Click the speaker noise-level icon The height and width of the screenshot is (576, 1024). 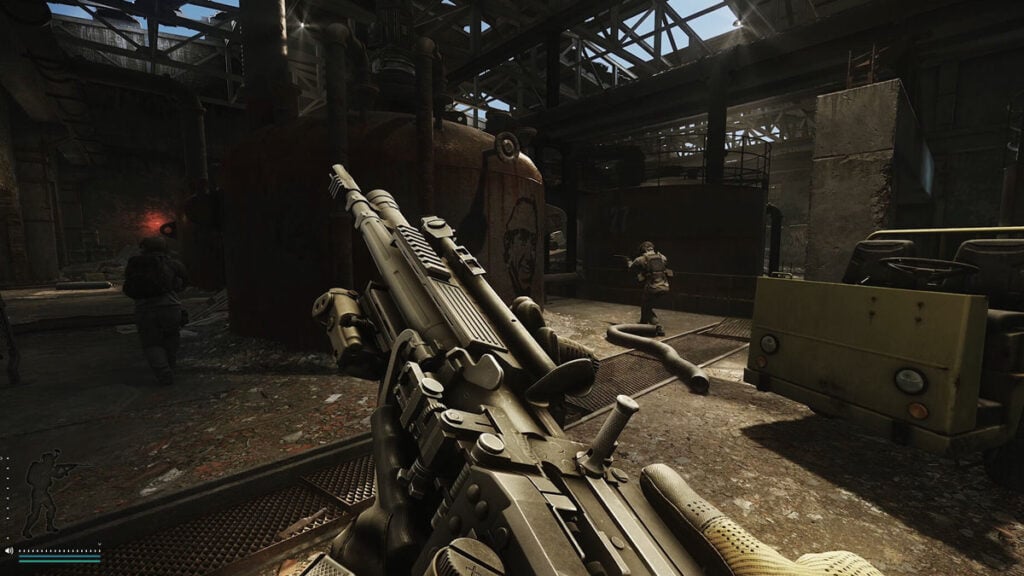click(9, 550)
